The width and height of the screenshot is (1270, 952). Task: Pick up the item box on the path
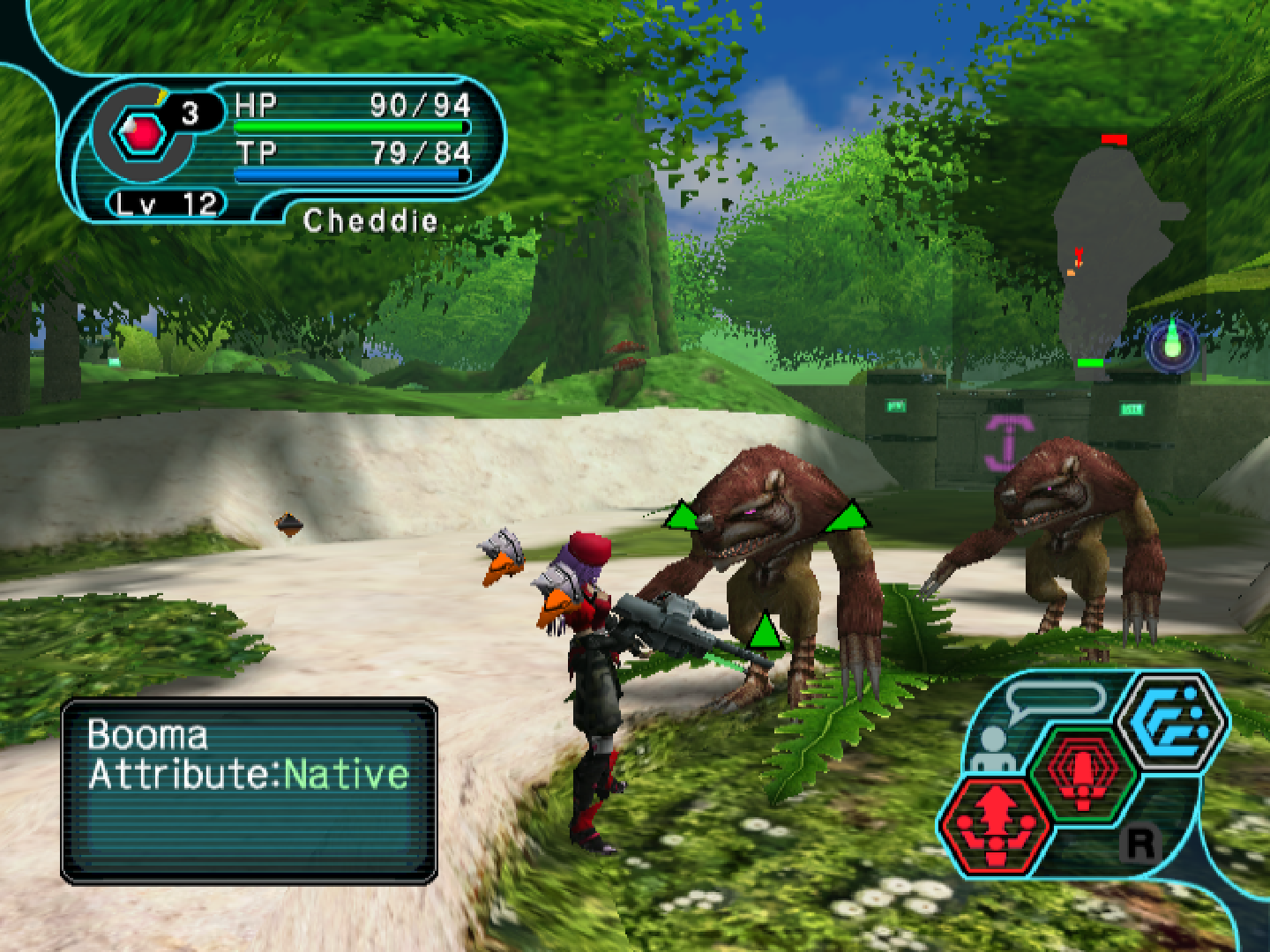point(289,524)
